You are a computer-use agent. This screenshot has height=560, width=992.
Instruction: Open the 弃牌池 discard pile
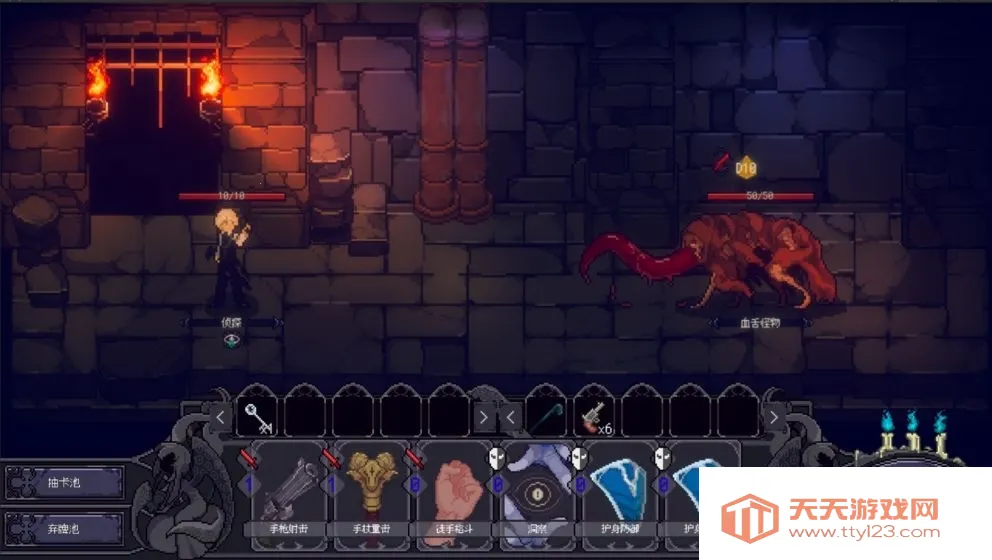(66, 525)
